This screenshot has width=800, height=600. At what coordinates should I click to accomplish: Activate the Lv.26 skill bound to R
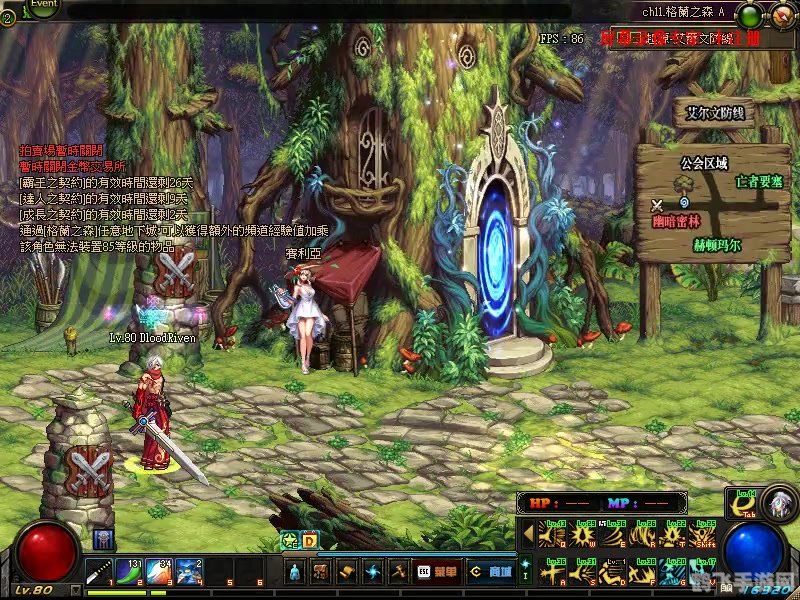click(x=642, y=534)
